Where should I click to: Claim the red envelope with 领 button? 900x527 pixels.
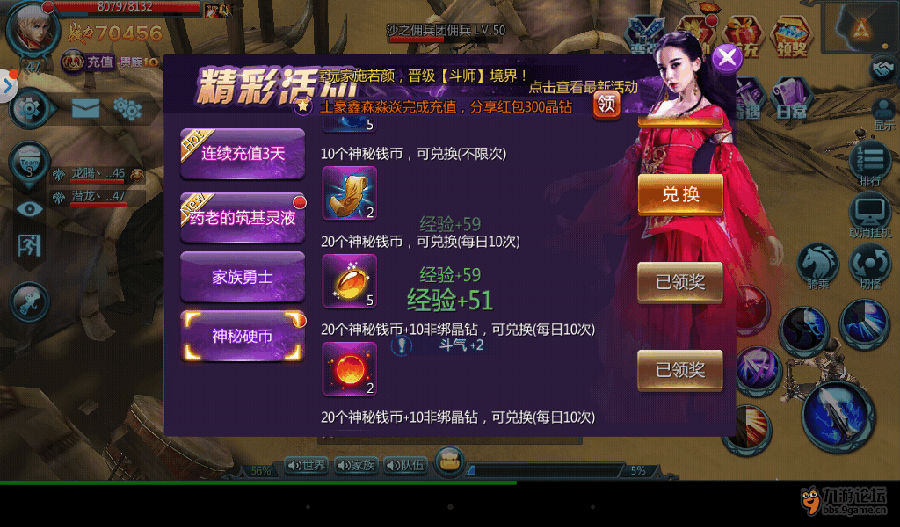tap(607, 103)
